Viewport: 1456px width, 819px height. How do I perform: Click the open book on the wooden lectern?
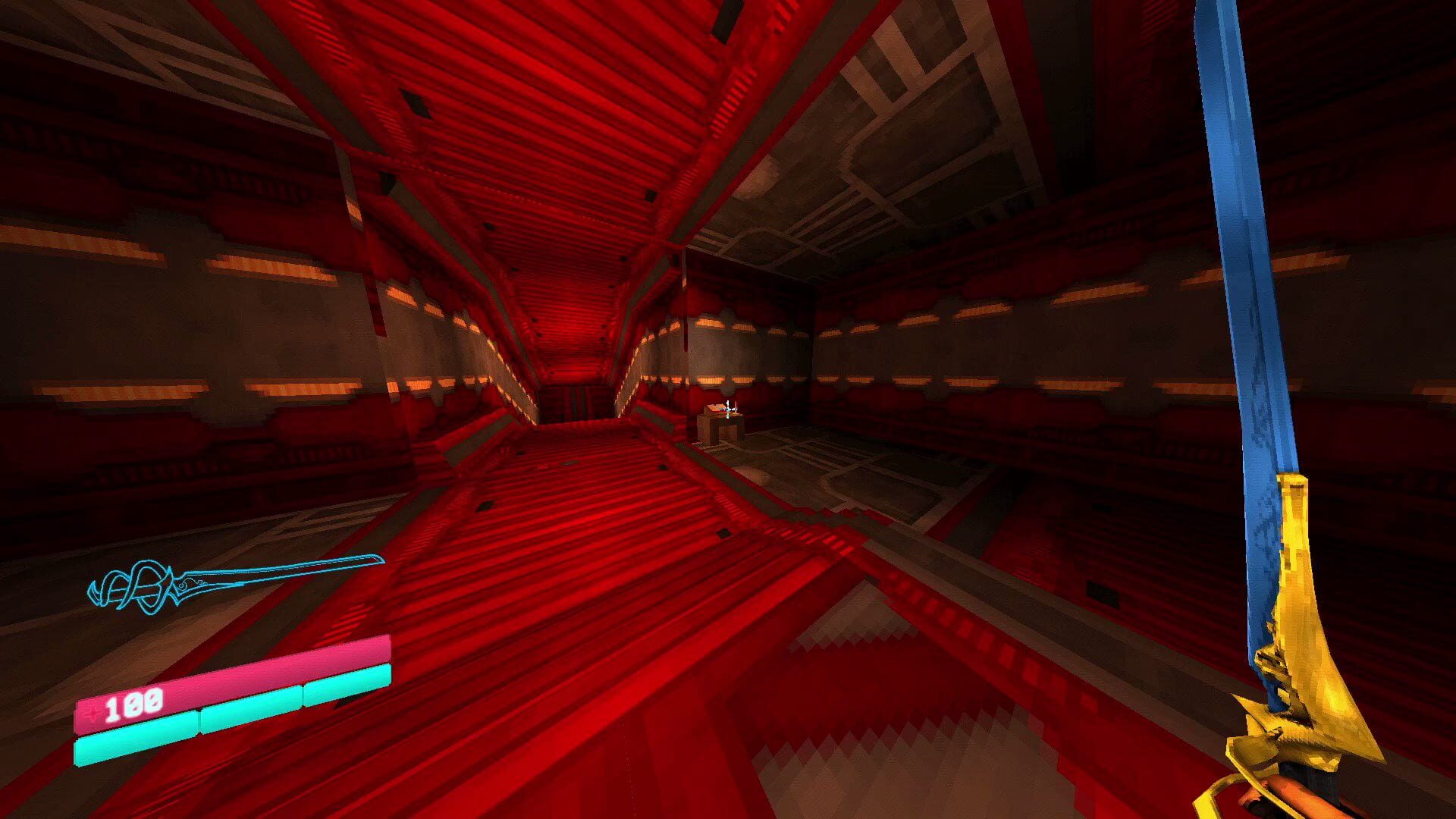715,406
